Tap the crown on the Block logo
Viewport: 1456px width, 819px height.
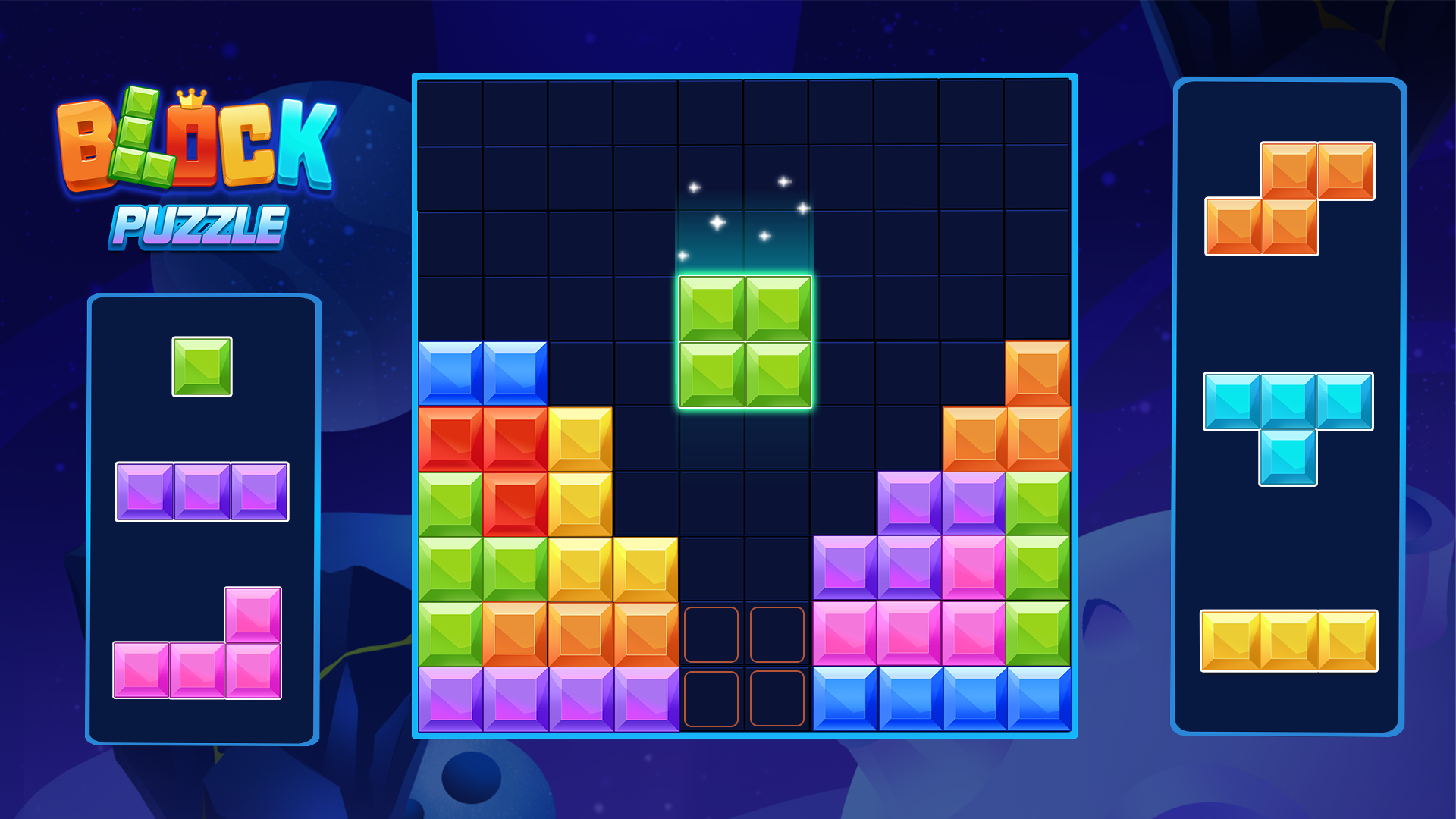coord(191,97)
